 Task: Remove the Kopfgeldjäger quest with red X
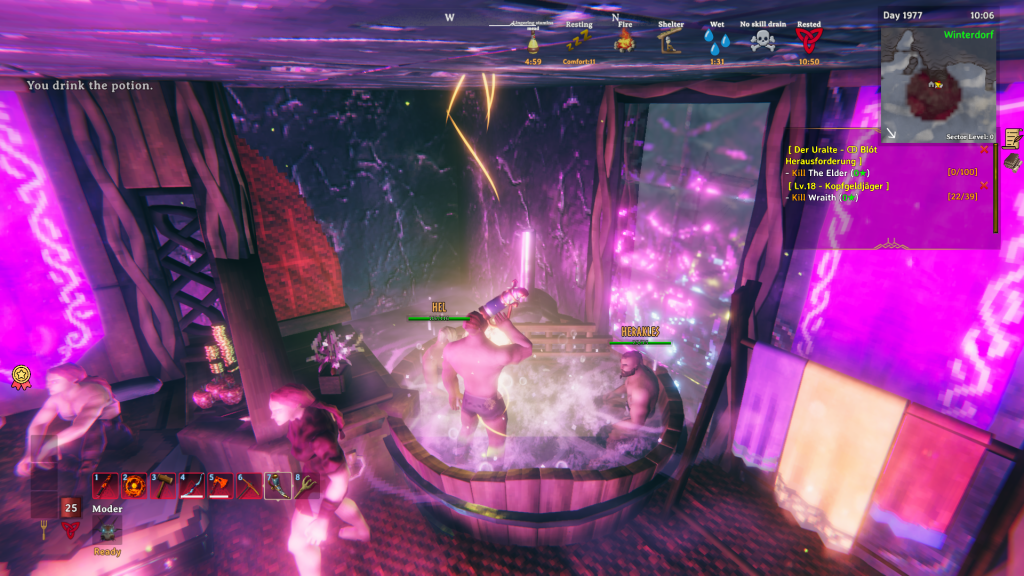[985, 185]
